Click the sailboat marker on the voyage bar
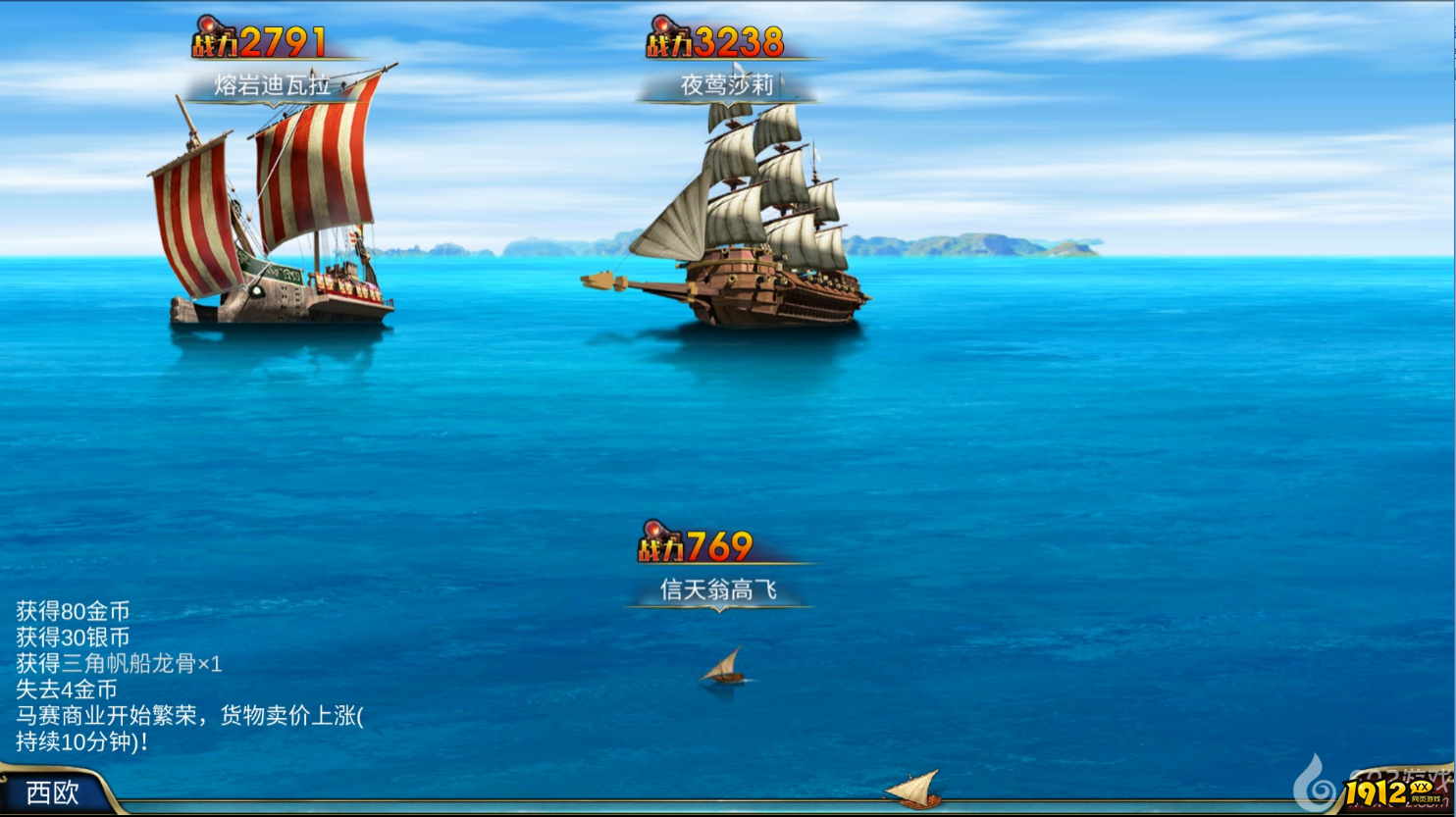Image resolution: width=1456 pixels, height=817 pixels. click(x=913, y=789)
